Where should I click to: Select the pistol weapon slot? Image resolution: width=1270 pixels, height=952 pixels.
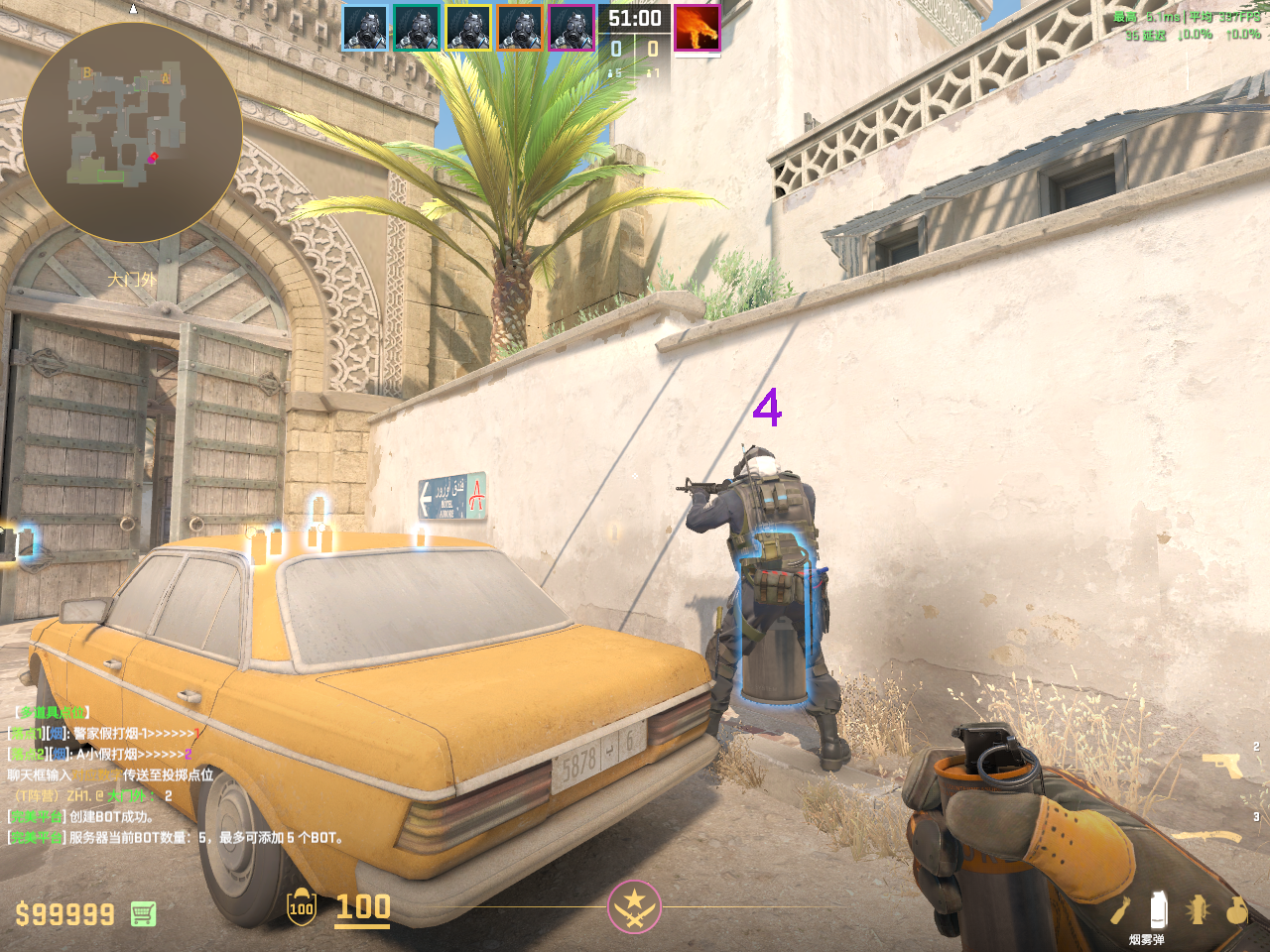[1221, 764]
